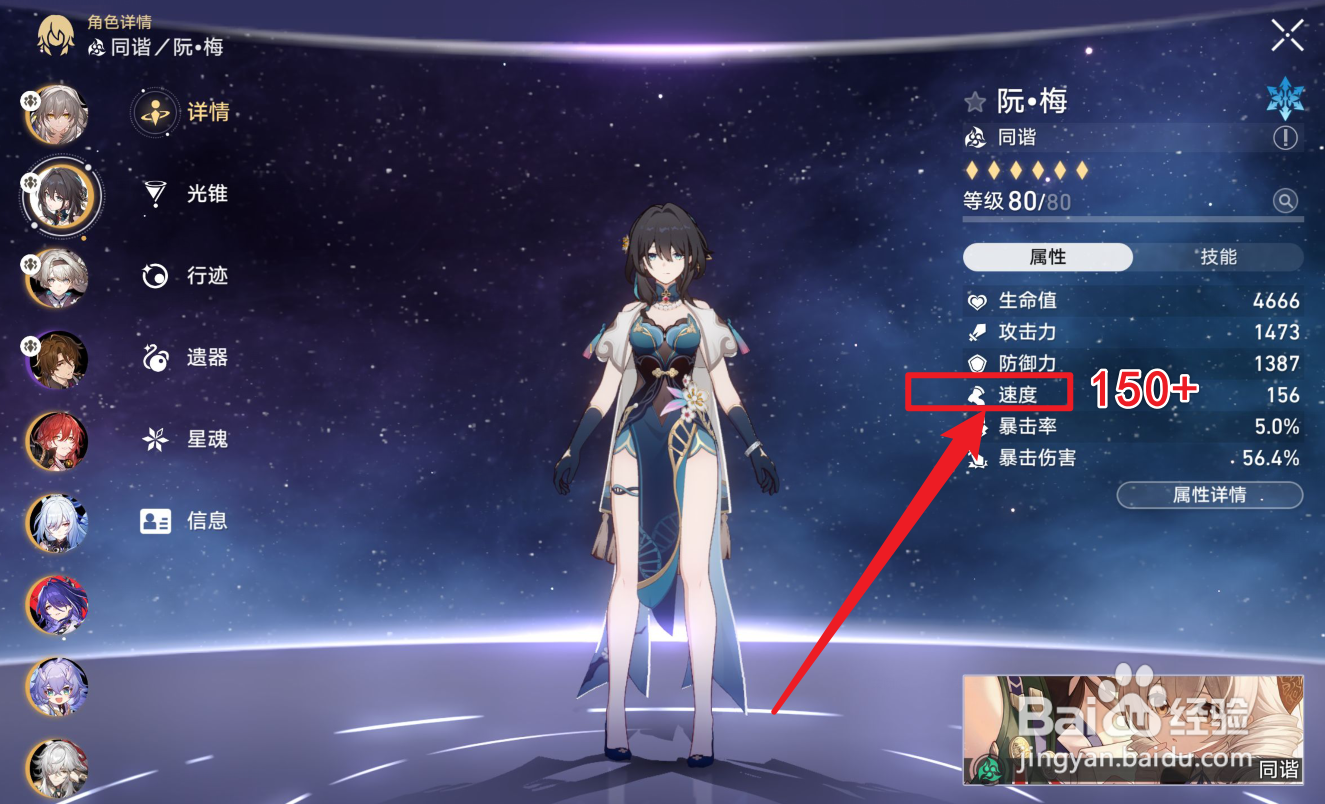Viewport: 1325px width, 804px height.
Task: Select the highlighted Ruan Mei roster portrait
Action: [x=60, y=196]
